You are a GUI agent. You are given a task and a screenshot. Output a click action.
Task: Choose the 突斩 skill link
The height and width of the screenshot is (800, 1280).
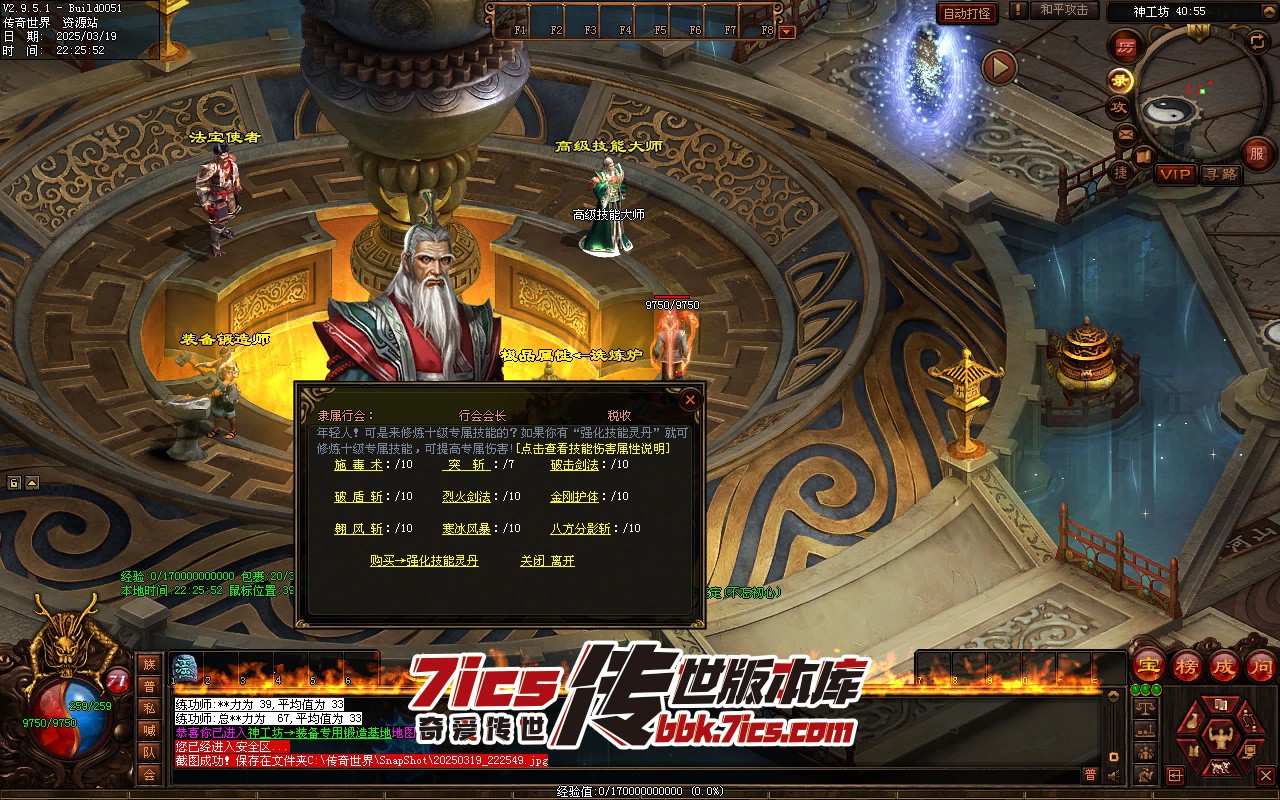tap(466, 464)
